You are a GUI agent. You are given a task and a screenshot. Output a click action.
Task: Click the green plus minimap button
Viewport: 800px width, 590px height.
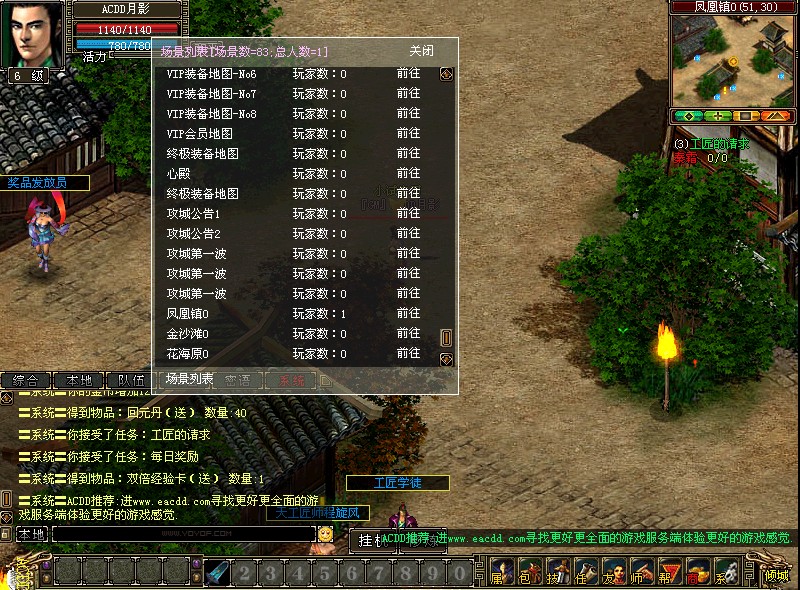718,116
